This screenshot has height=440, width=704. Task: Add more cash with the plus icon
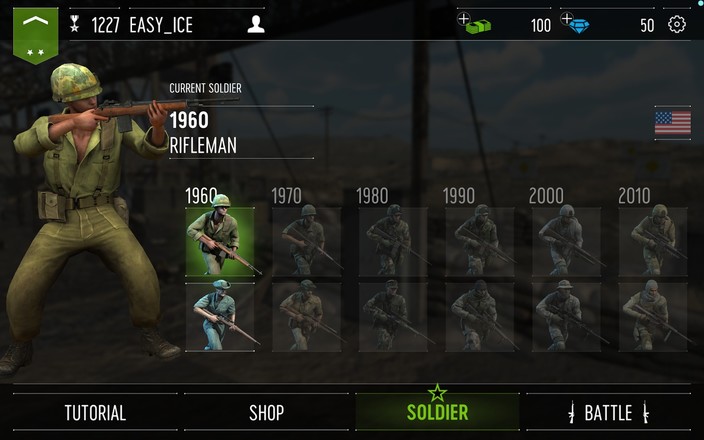[464, 20]
